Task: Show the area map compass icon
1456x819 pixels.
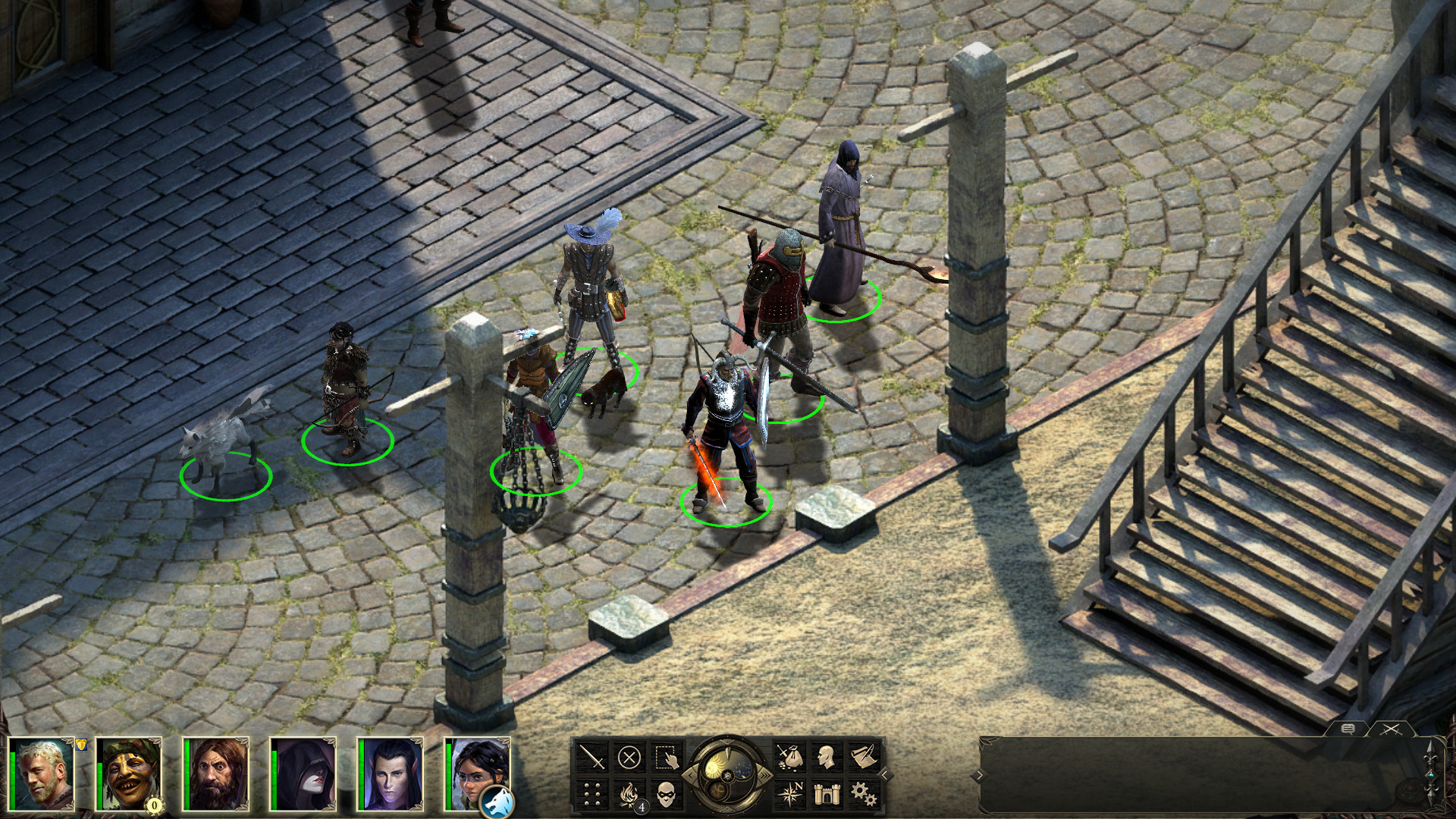Action: 789,794
